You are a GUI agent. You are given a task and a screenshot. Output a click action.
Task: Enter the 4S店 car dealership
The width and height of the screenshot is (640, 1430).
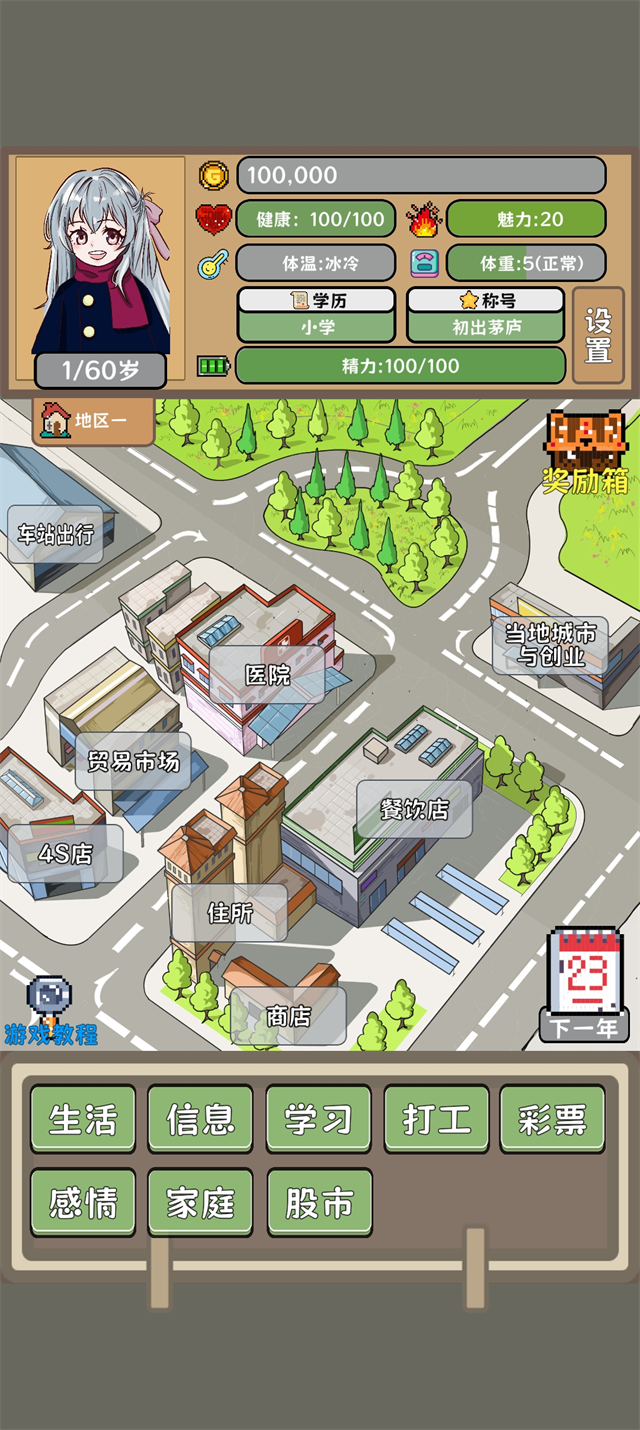click(66, 854)
